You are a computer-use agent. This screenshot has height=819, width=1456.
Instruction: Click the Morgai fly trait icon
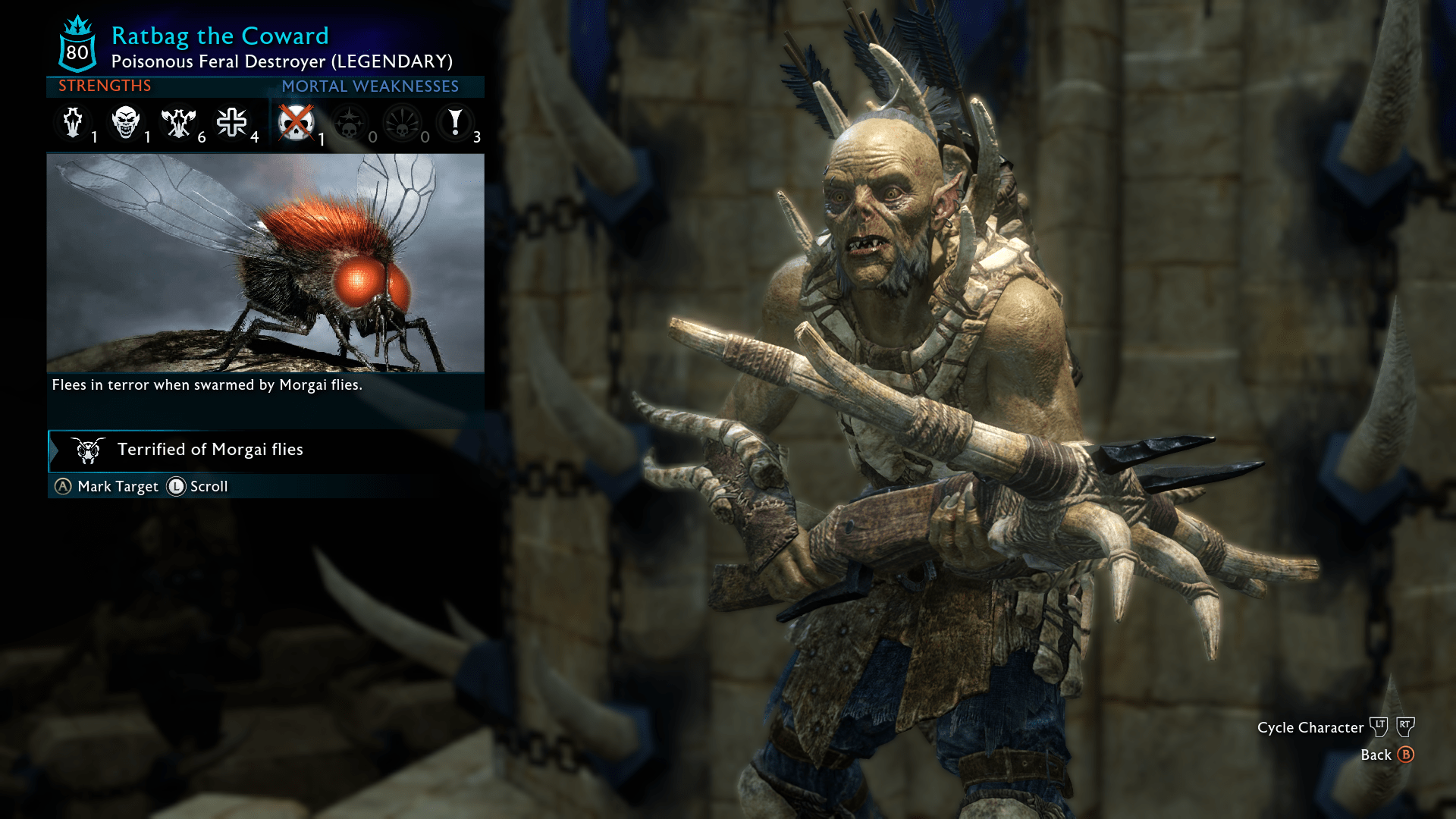coord(89,450)
